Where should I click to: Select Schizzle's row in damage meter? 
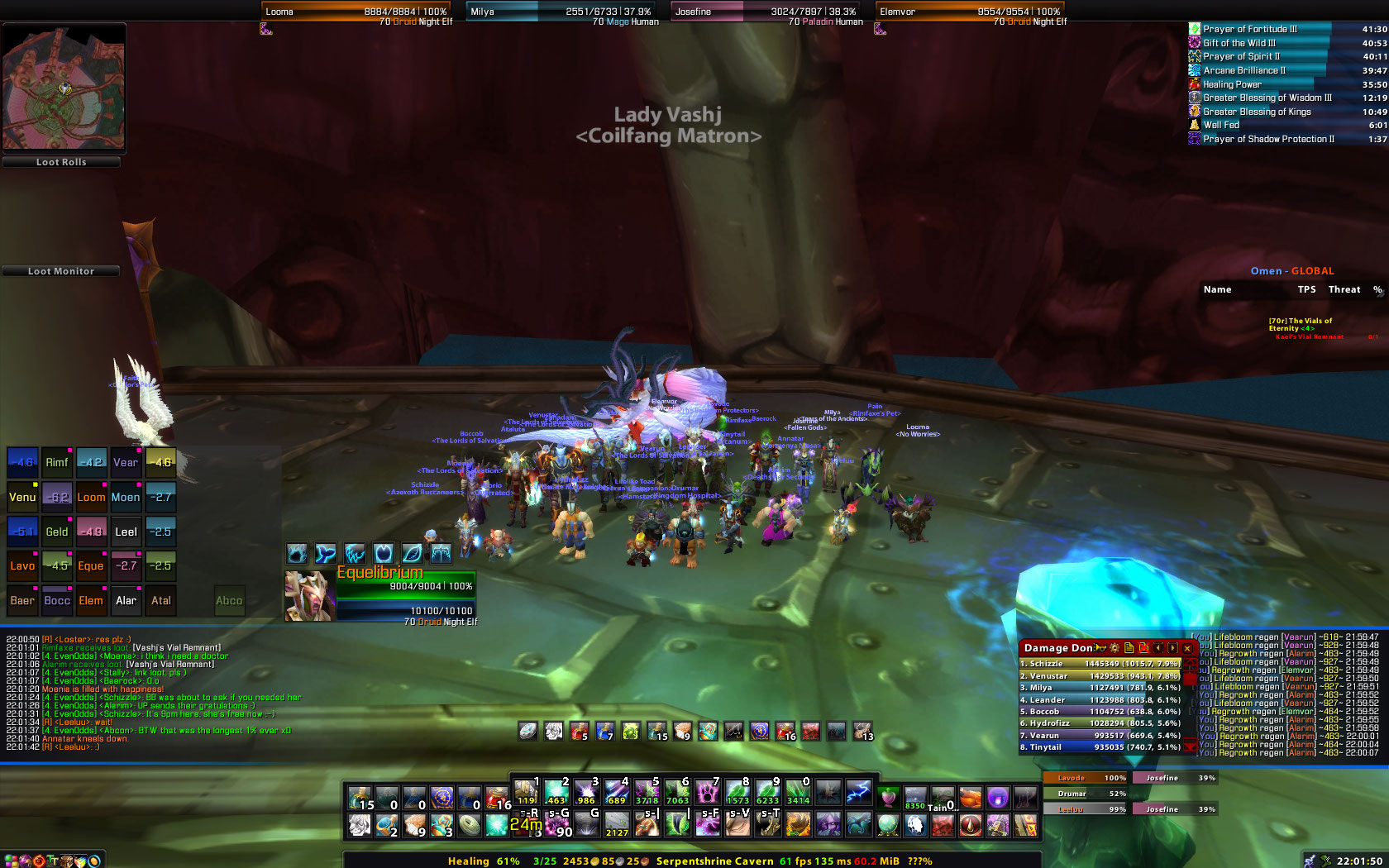[x=1100, y=663]
